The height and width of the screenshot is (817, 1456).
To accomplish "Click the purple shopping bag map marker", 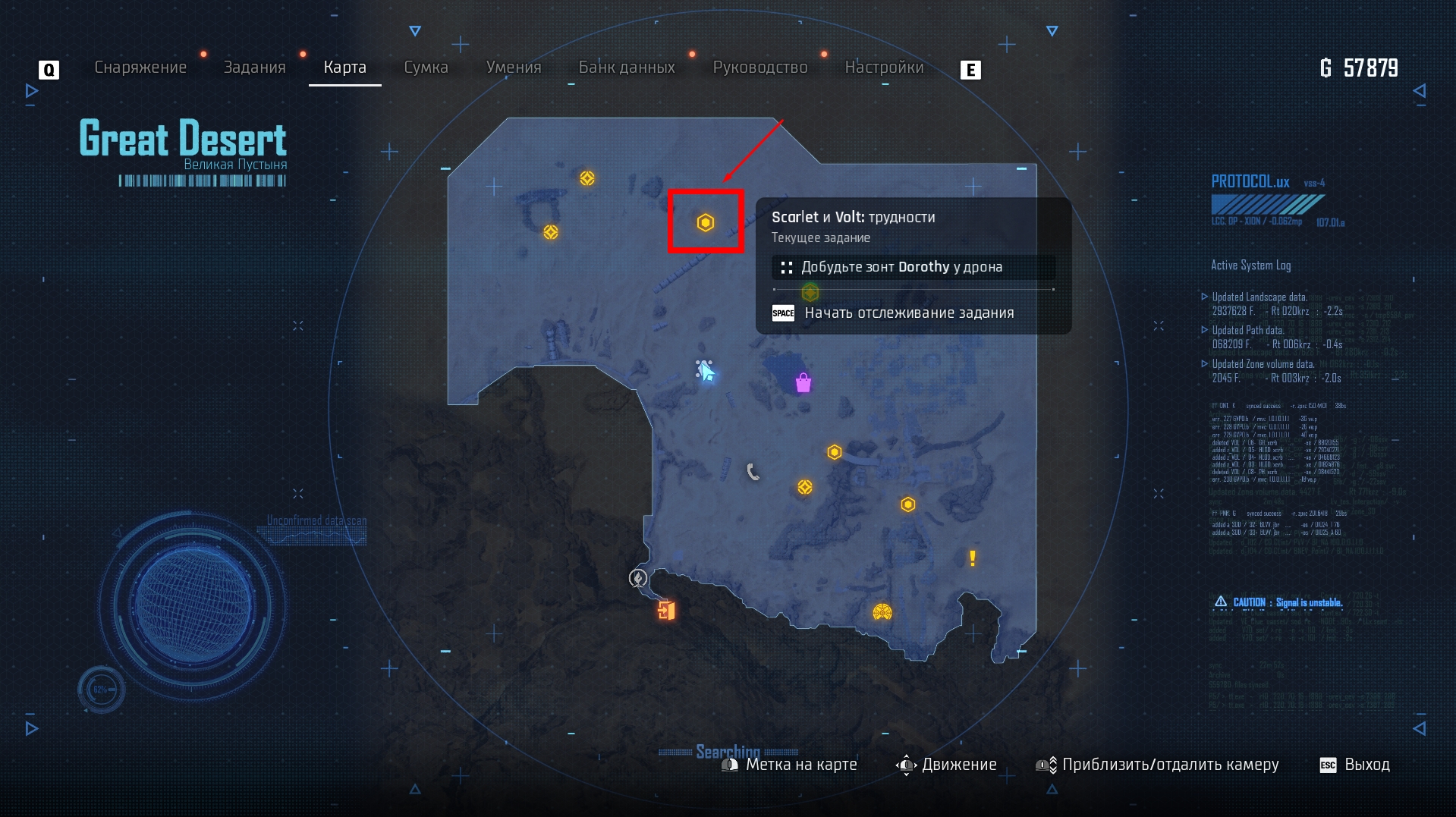I will point(803,383).
